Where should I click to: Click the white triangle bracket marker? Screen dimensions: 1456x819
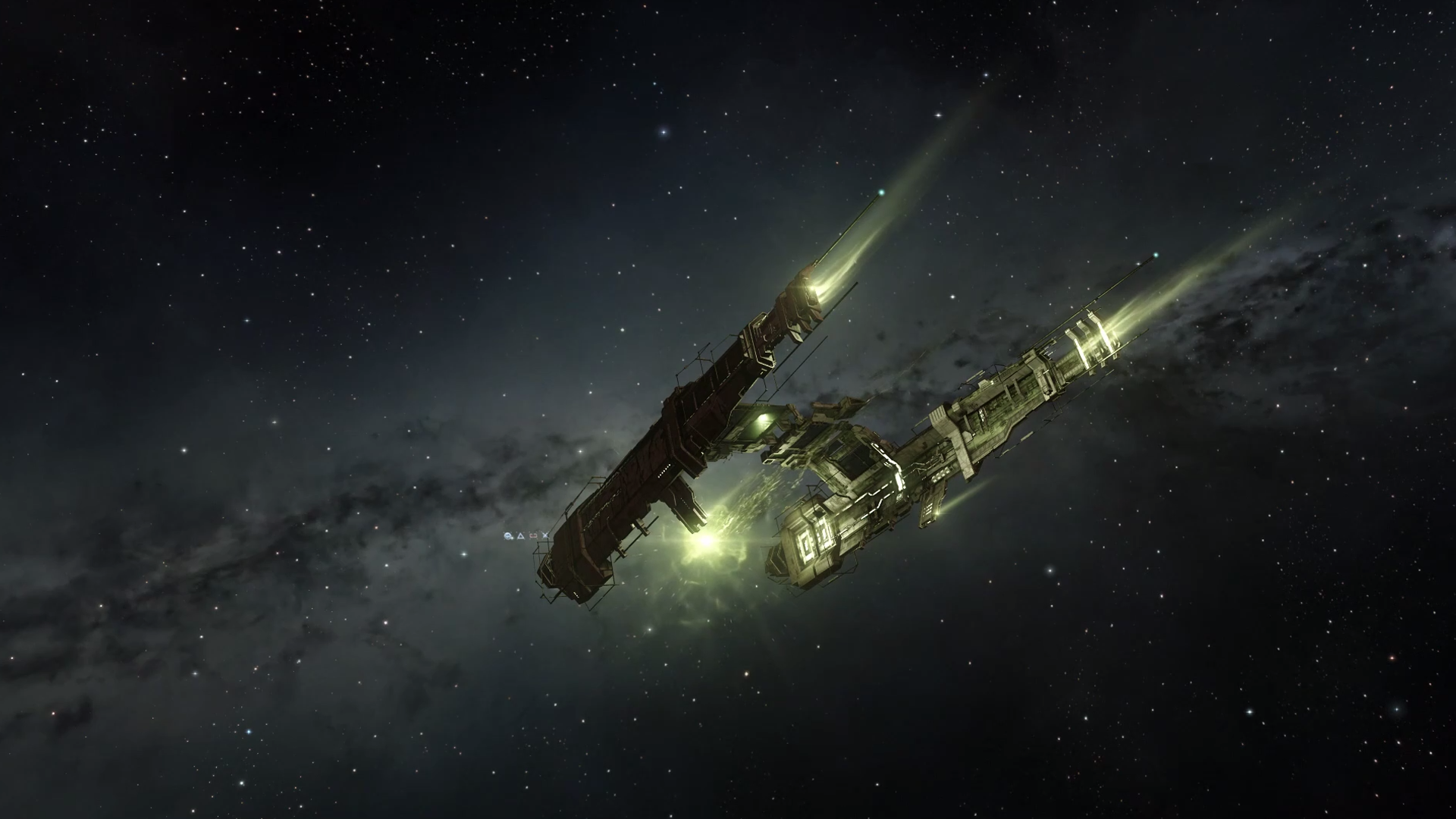point(520,536)
